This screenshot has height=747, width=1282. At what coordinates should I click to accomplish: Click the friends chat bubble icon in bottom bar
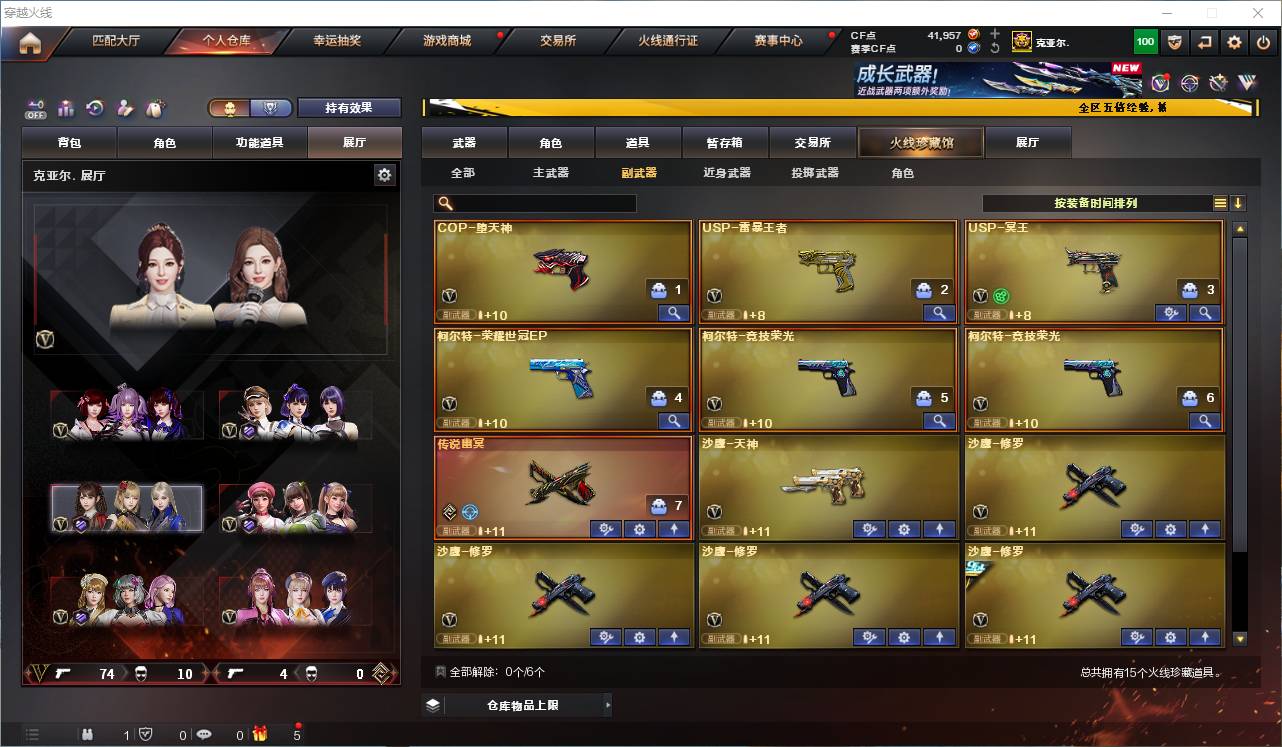click(204, 734)
